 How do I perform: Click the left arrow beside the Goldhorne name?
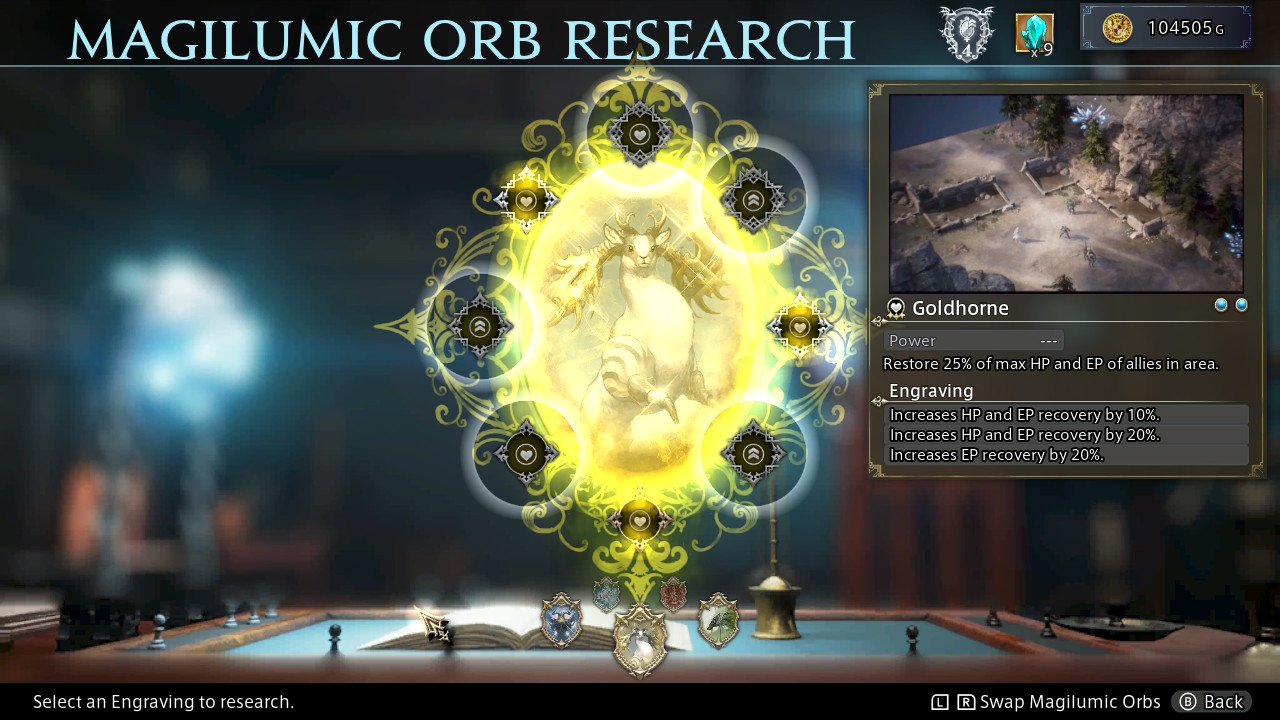[x=877, y=320]
